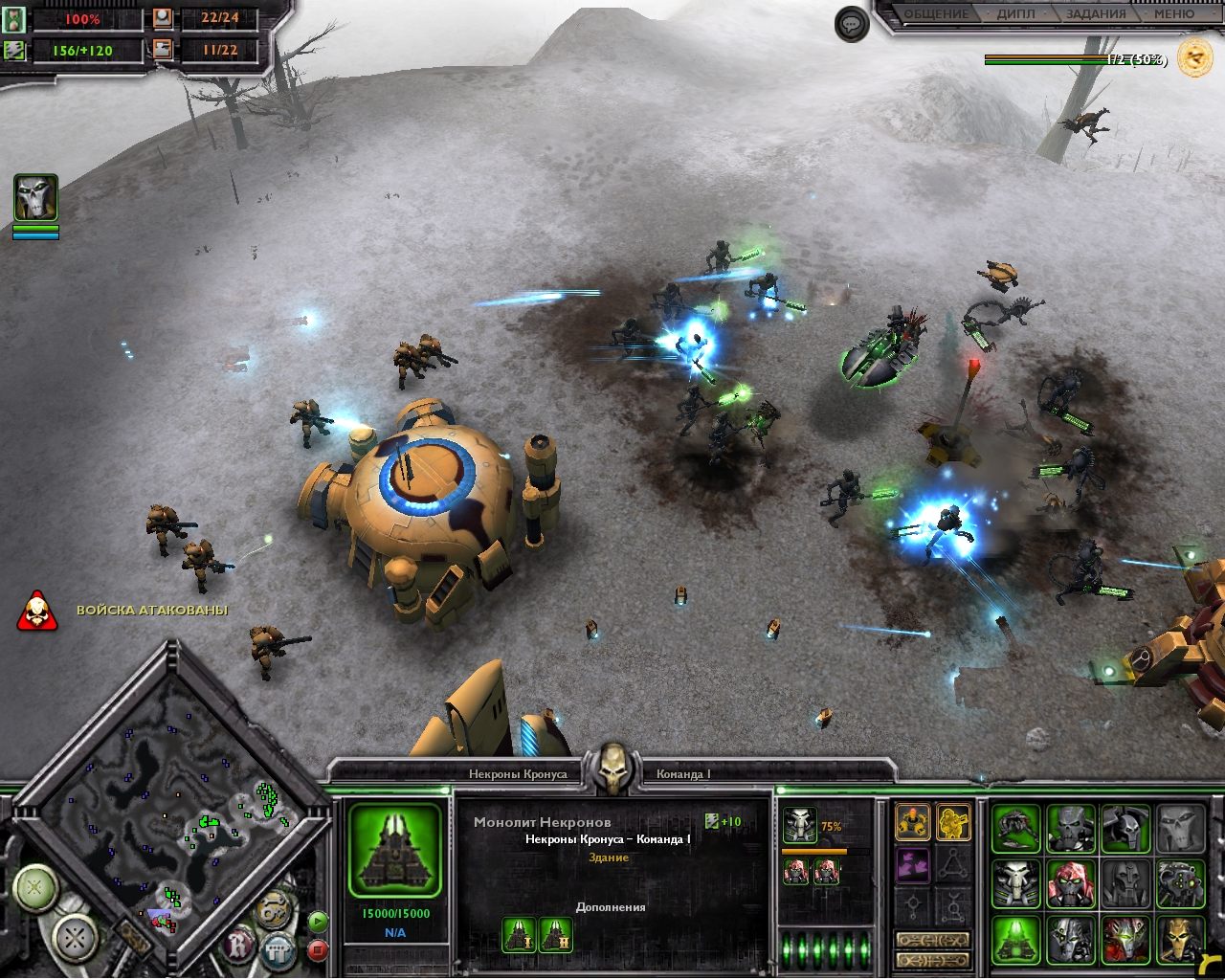The height and width of the screenshot is (980, 1225).
Task: Open the Задания objectives panel
Action: (1096, 14)
